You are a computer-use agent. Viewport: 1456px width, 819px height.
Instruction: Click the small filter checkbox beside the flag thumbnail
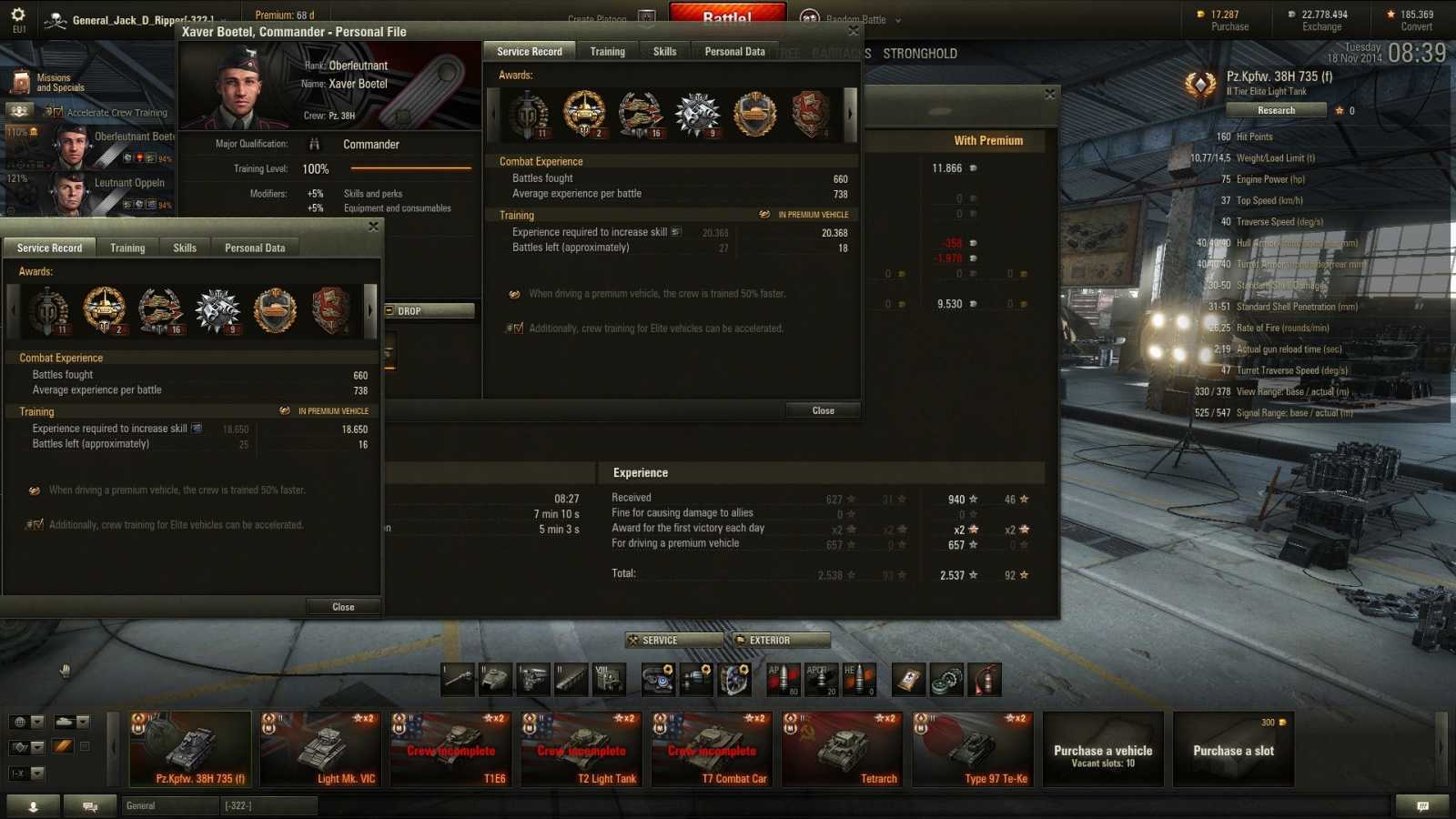click(85, 744)
